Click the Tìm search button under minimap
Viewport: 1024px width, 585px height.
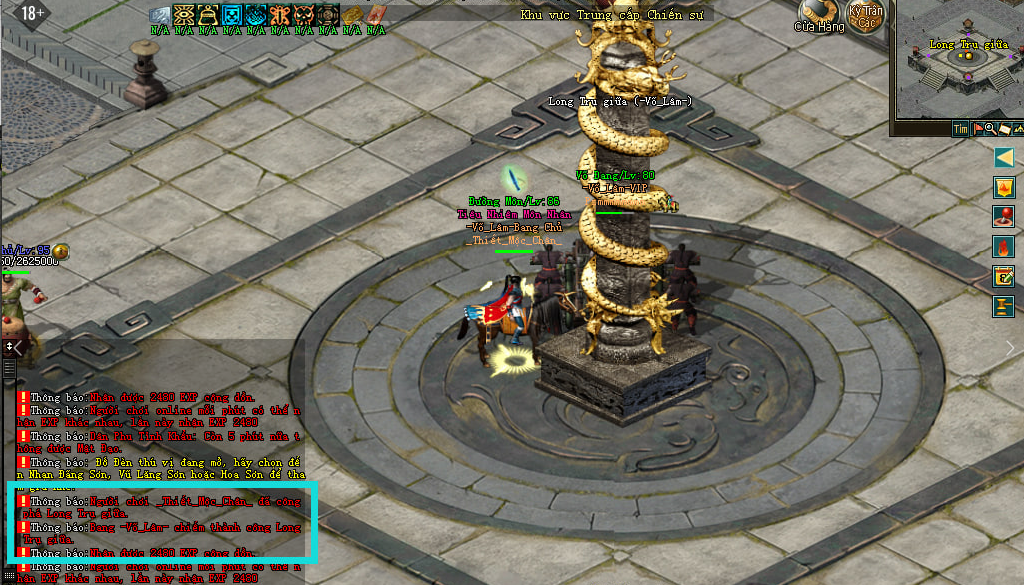coord(960,129)
